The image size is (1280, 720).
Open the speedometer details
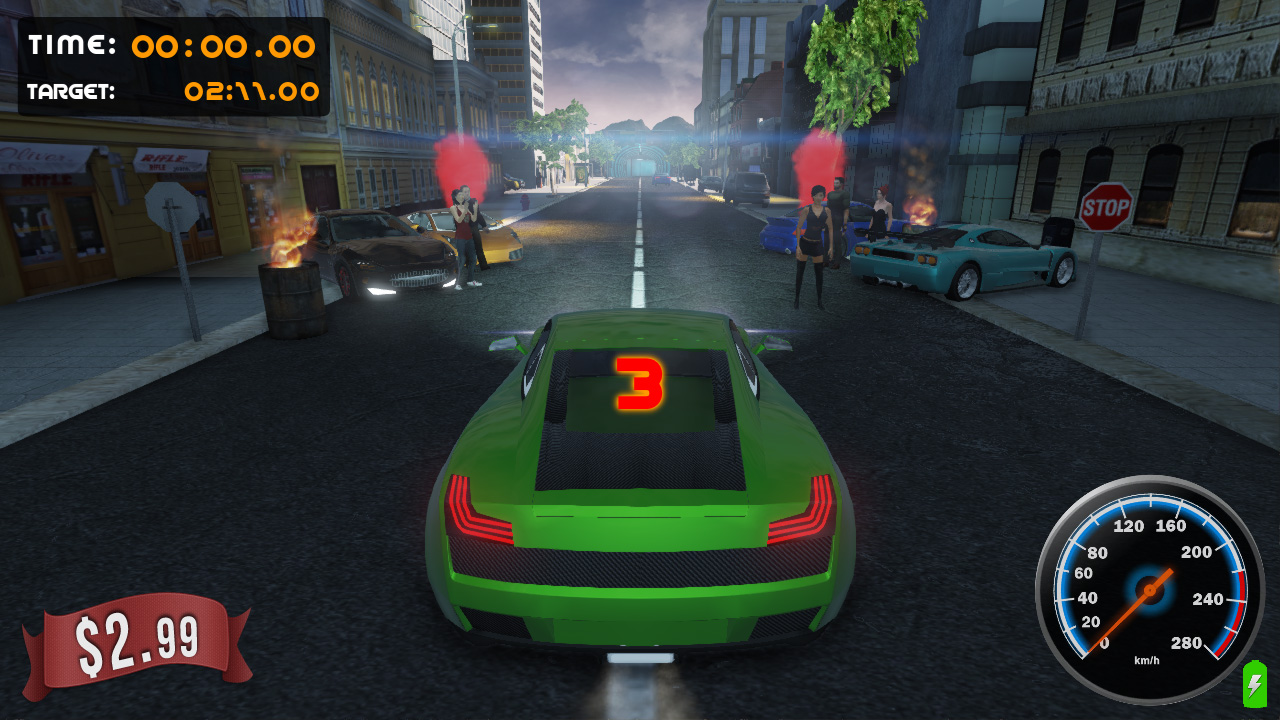1148,590
